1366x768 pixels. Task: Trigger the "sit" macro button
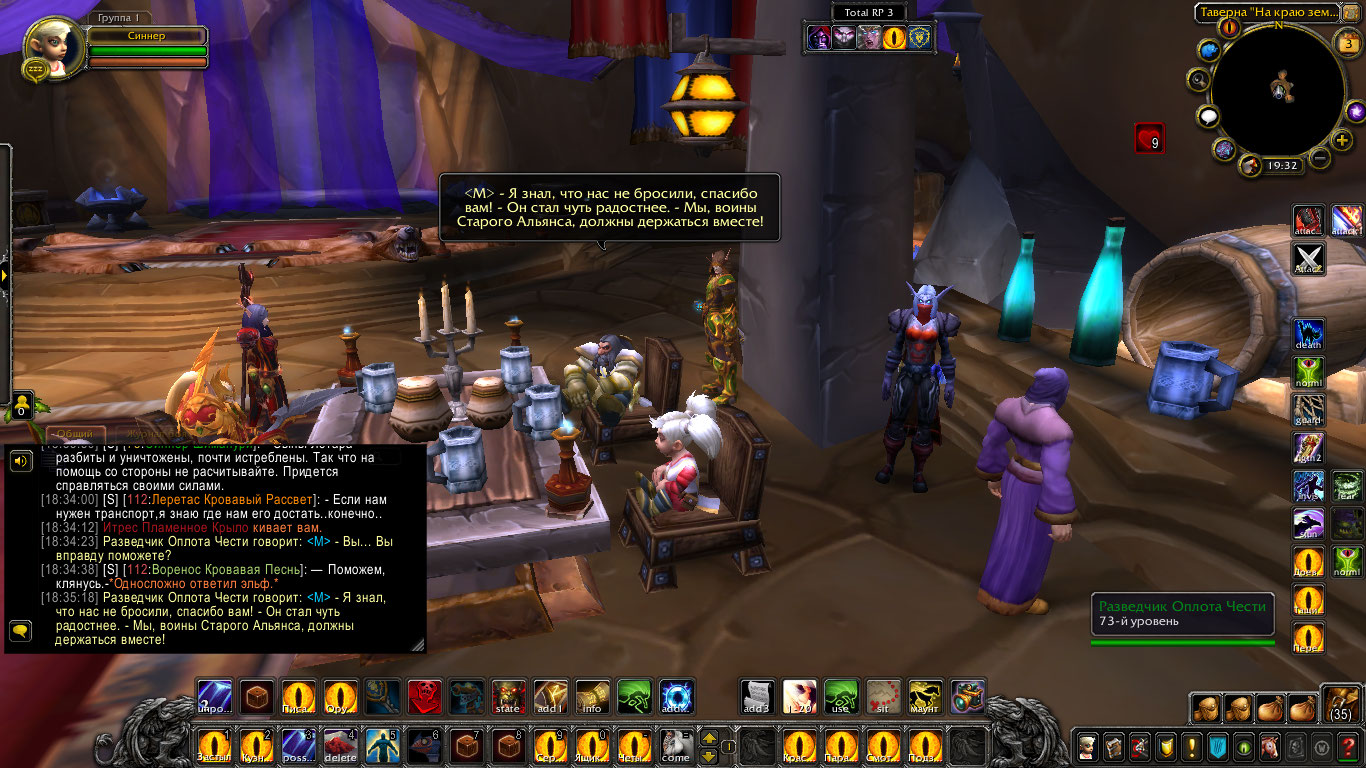(883, 697)
